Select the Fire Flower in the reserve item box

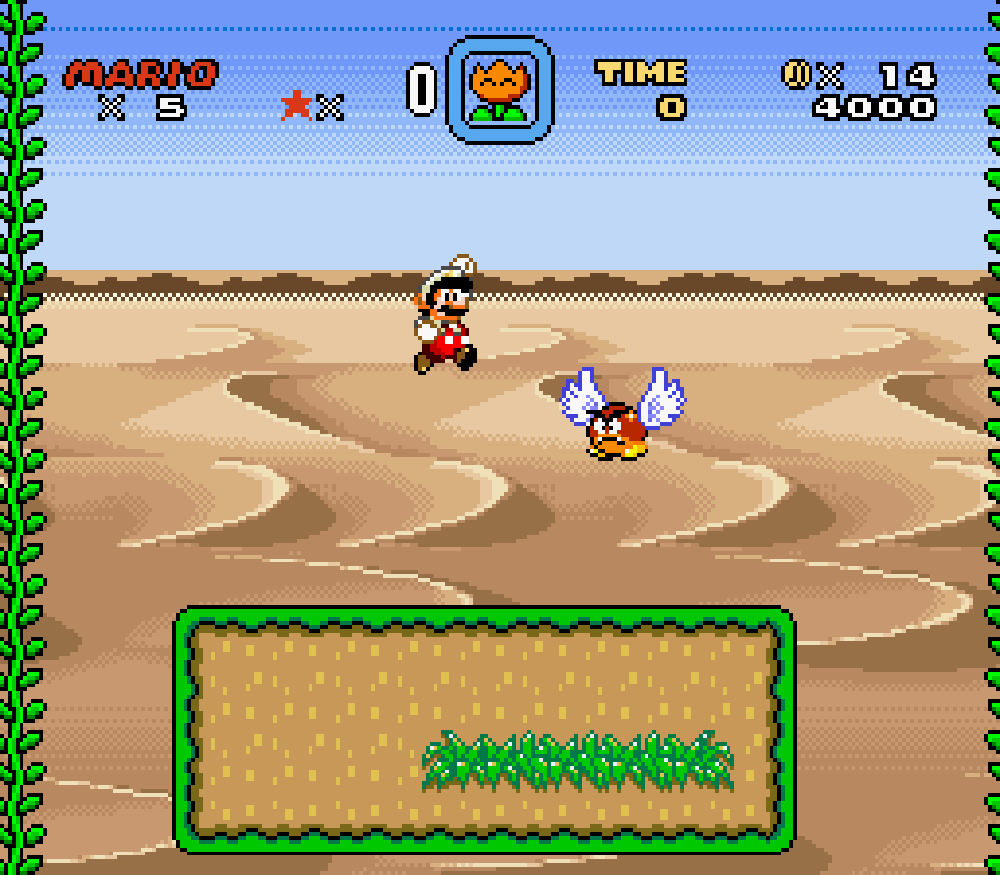click(x=499, y=90)
